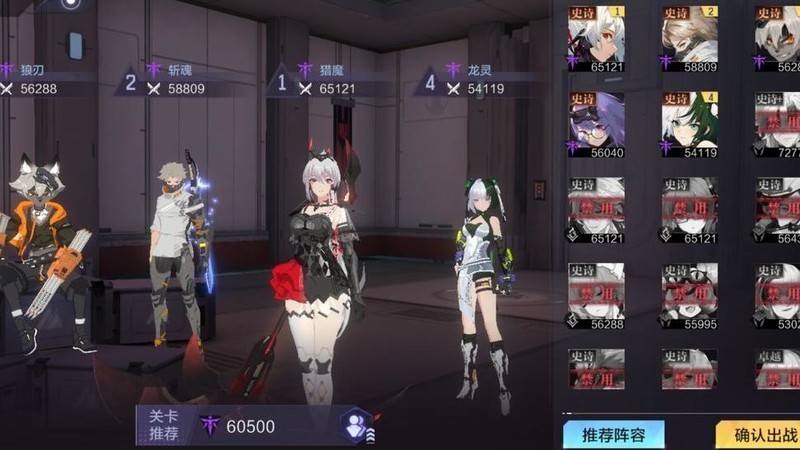The image size is (800, 450).
Task: Click the 推荐阵容 recommended lineup button
Action: [x=612, y=435]
